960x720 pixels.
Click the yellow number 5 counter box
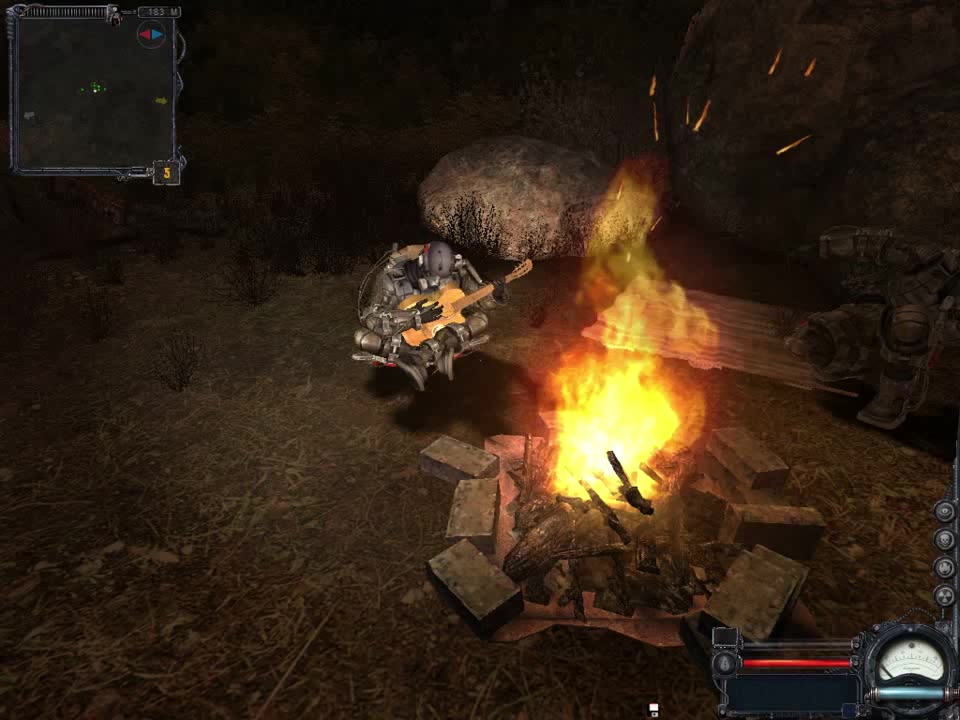(x=167, y=173)
